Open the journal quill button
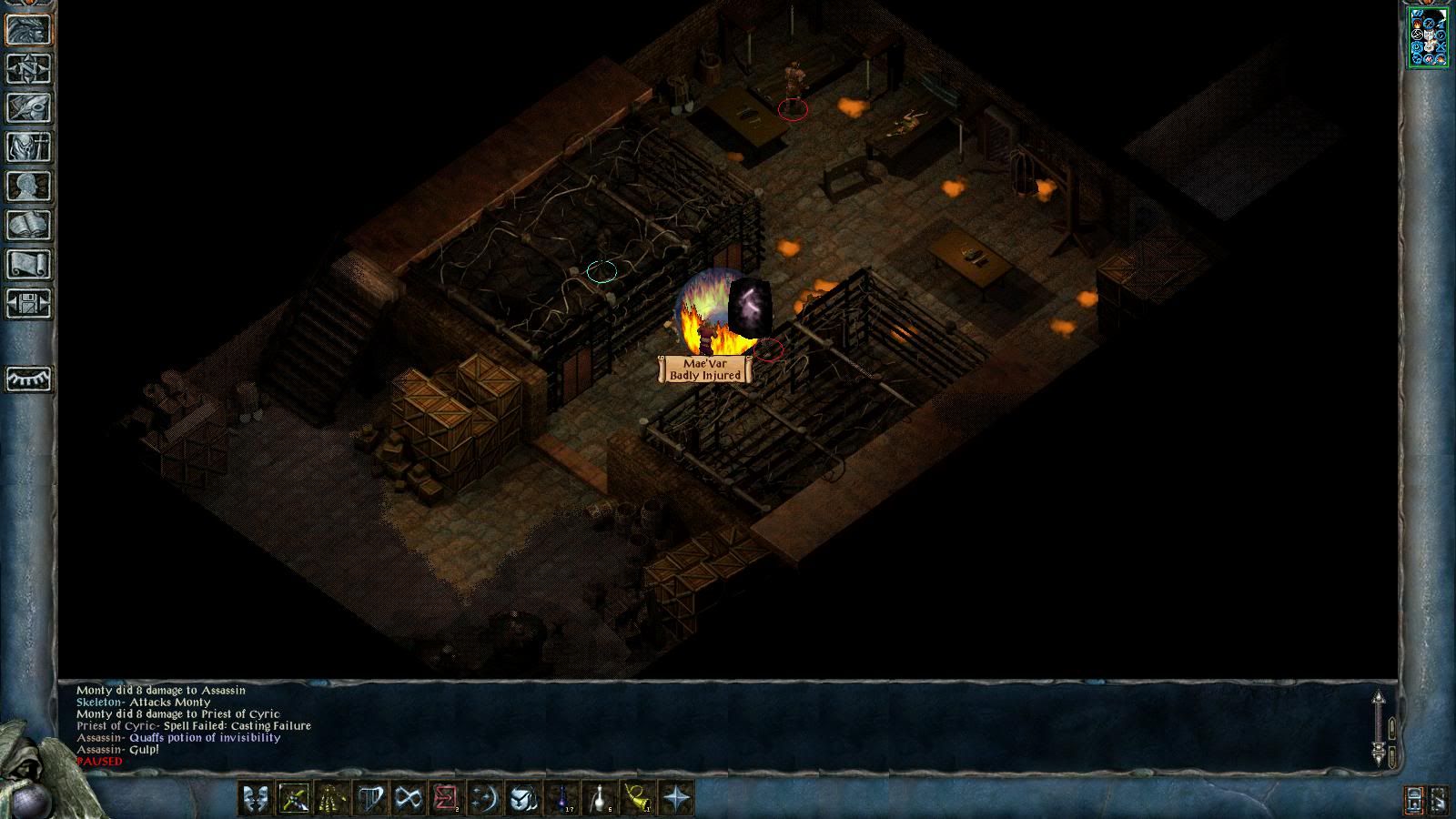The image size is (1456, 819). click(x=28, y=107)
